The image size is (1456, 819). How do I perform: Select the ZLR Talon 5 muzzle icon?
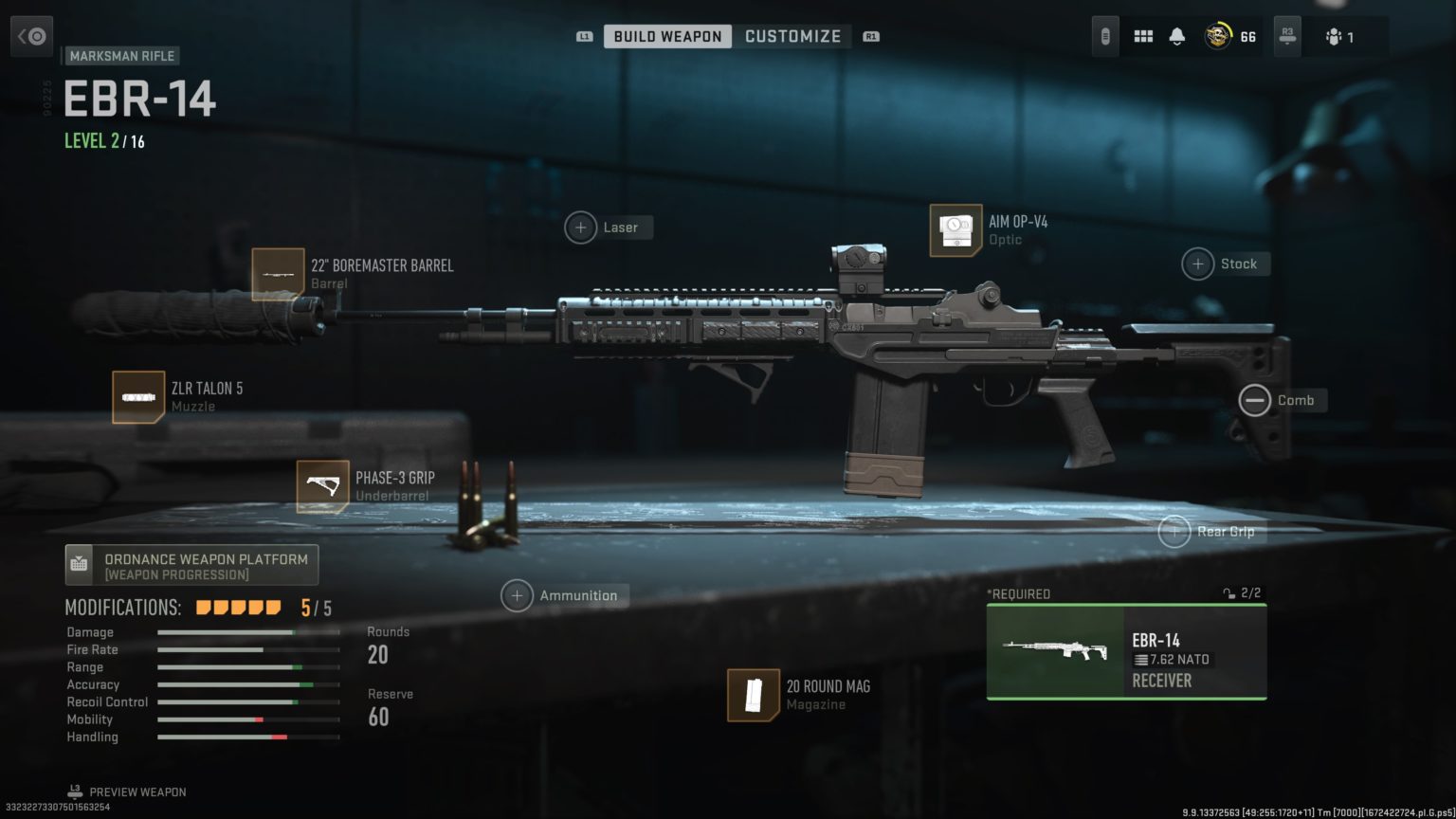(x=139, y=396)
